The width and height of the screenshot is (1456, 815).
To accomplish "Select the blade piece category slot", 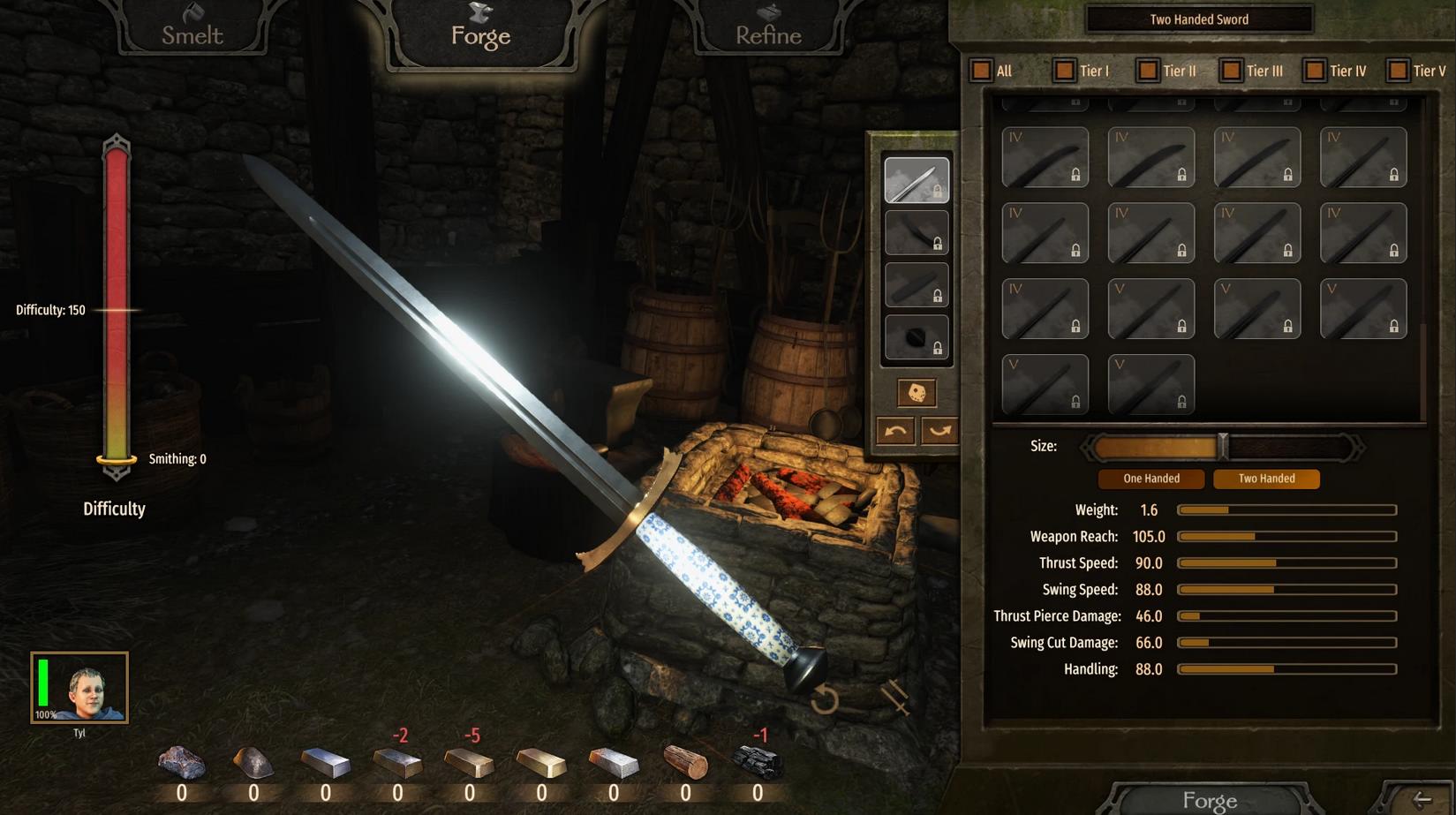I will point(917,180).
